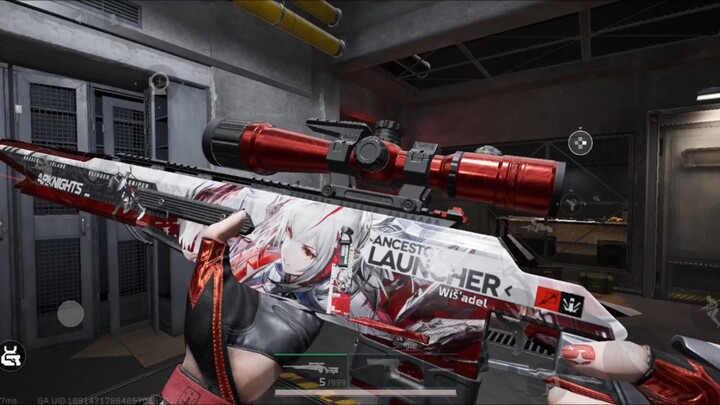
Task: Open the white logo icon at left edge
Action: [13, 355]
